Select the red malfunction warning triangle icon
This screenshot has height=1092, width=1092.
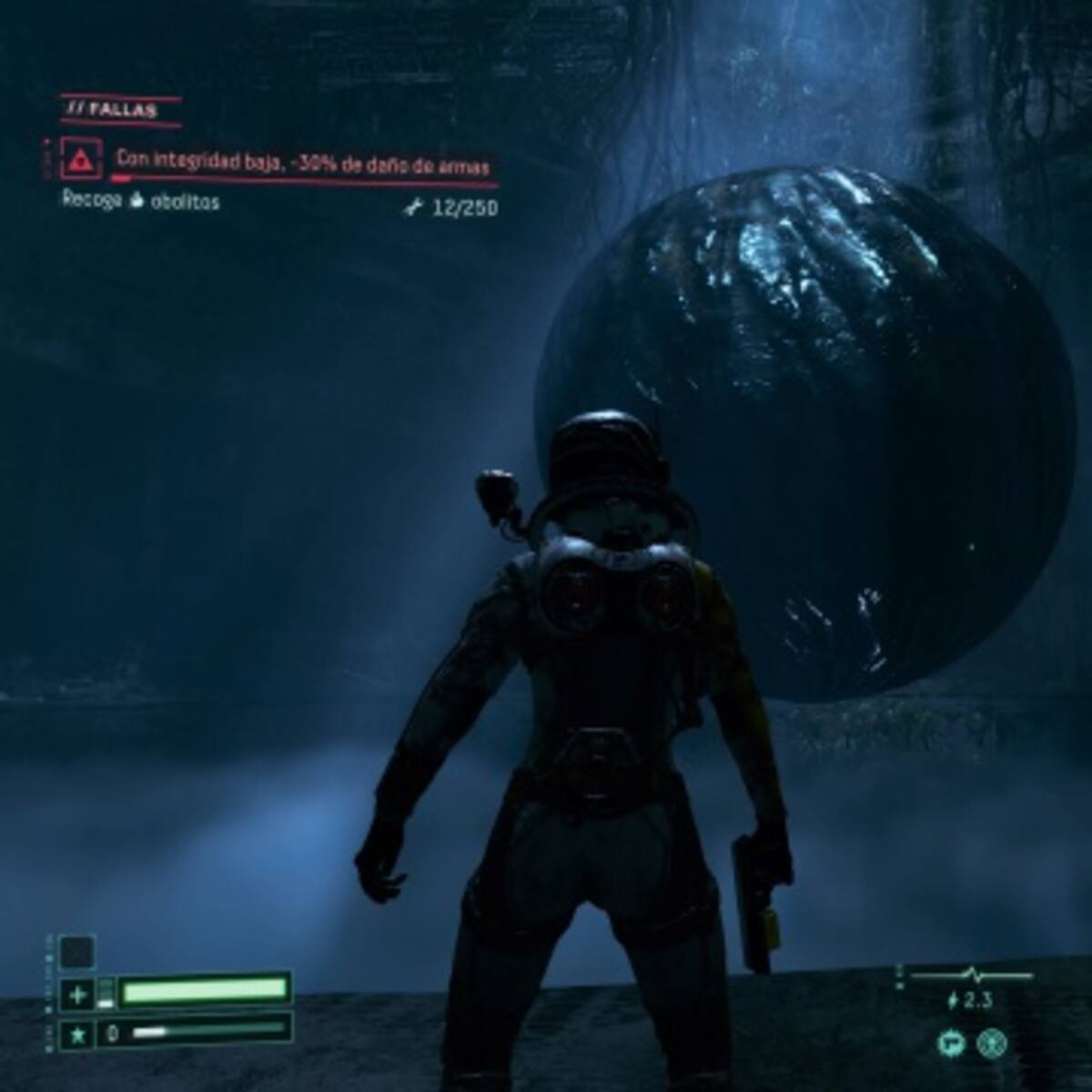(82, 162)
